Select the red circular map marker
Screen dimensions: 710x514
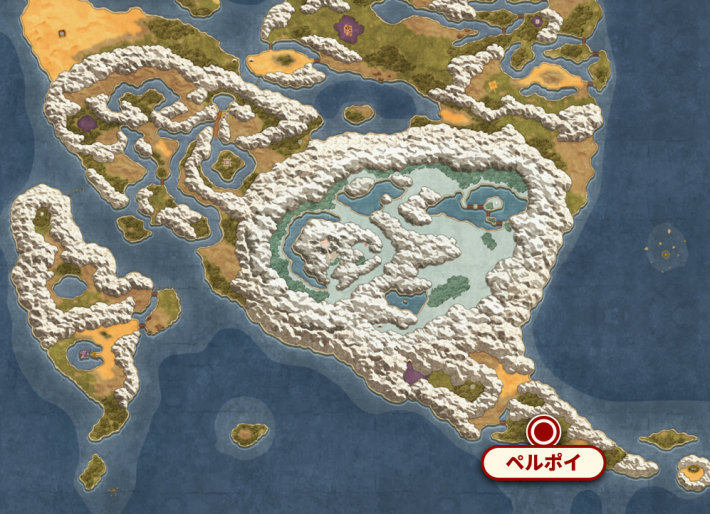(x=544, y=432)
